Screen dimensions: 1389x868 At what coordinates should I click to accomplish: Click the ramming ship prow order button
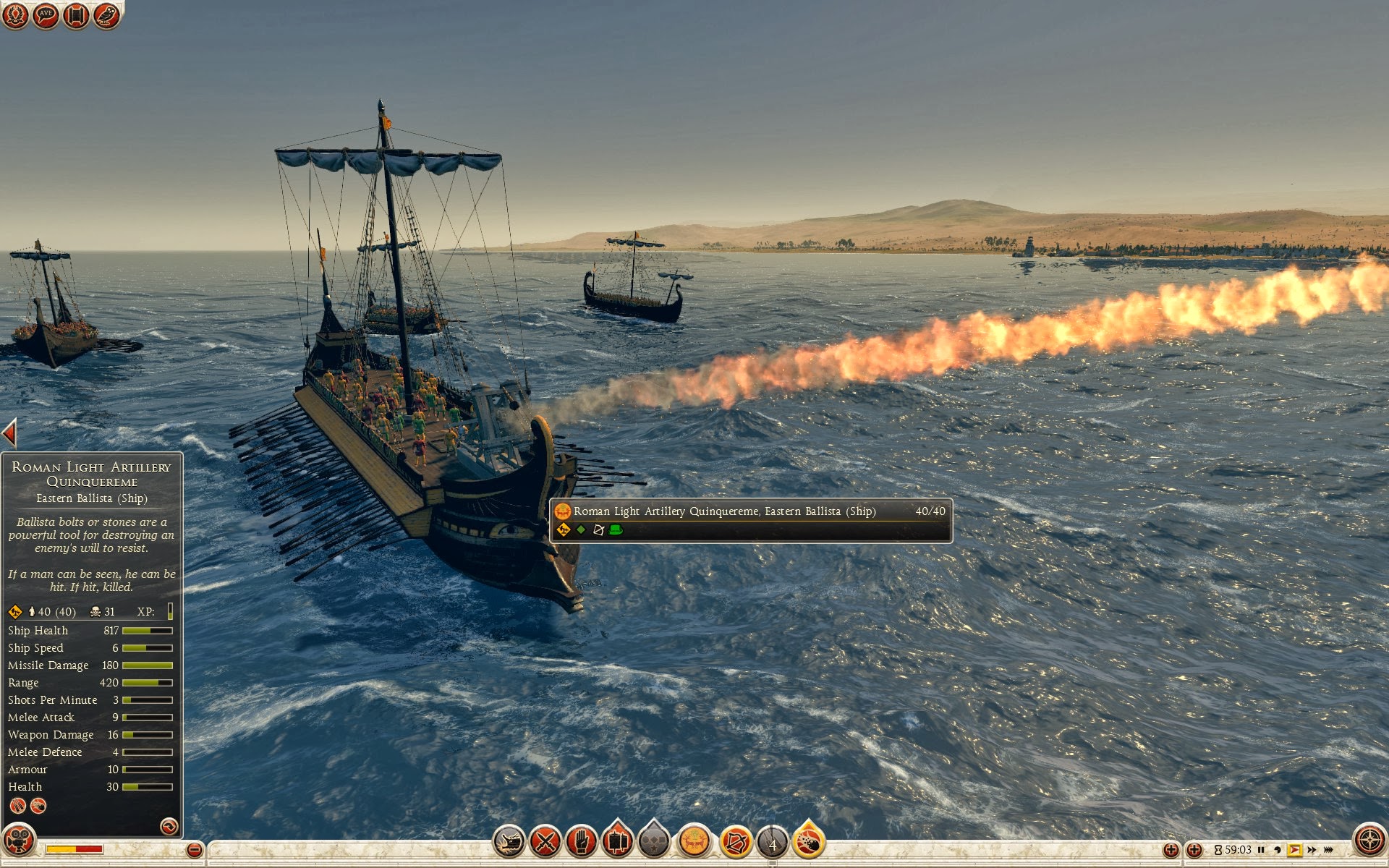[509, 842]
